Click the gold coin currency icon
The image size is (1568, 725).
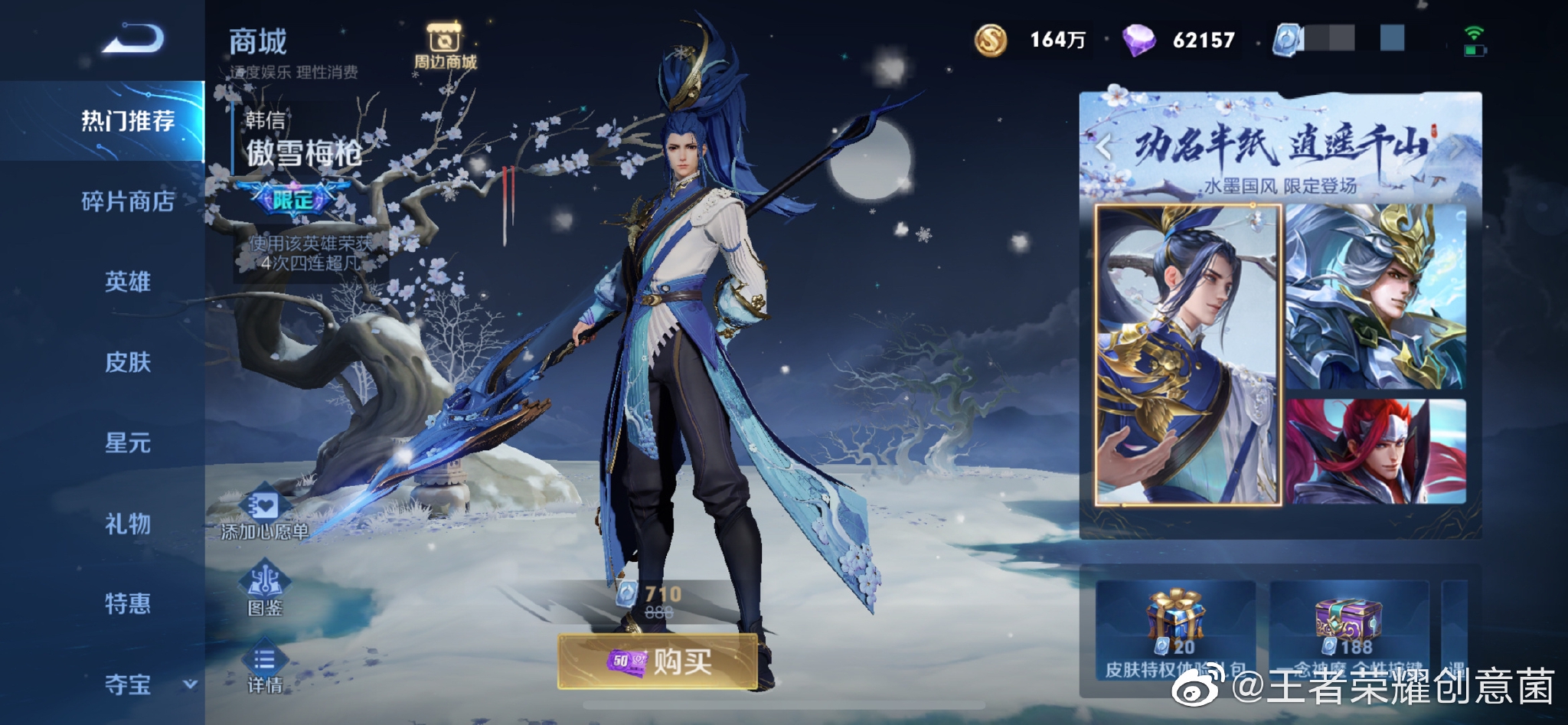tap(991, 38)
